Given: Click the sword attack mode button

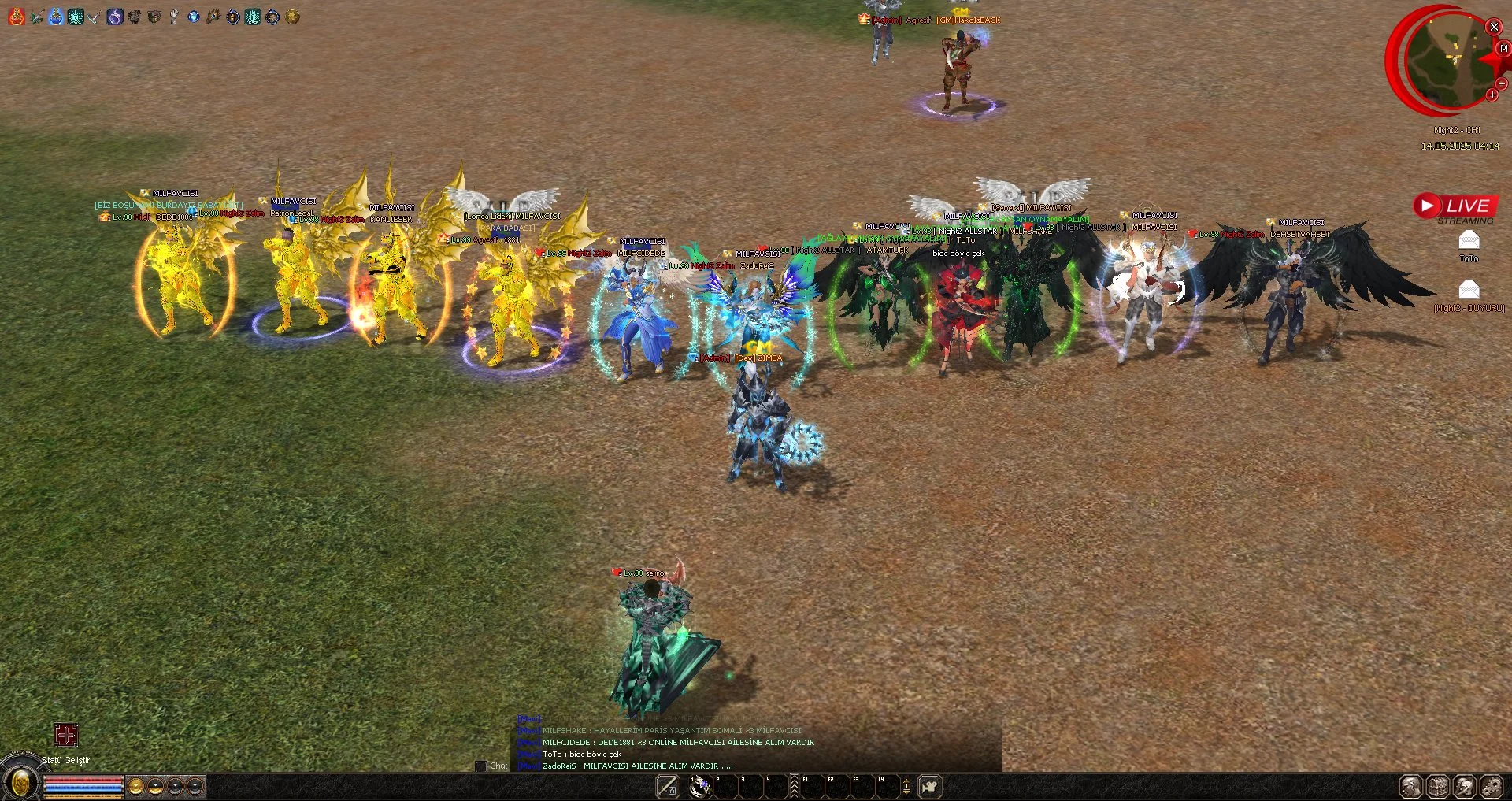Looking at the screenshot, I should (667, 786).
